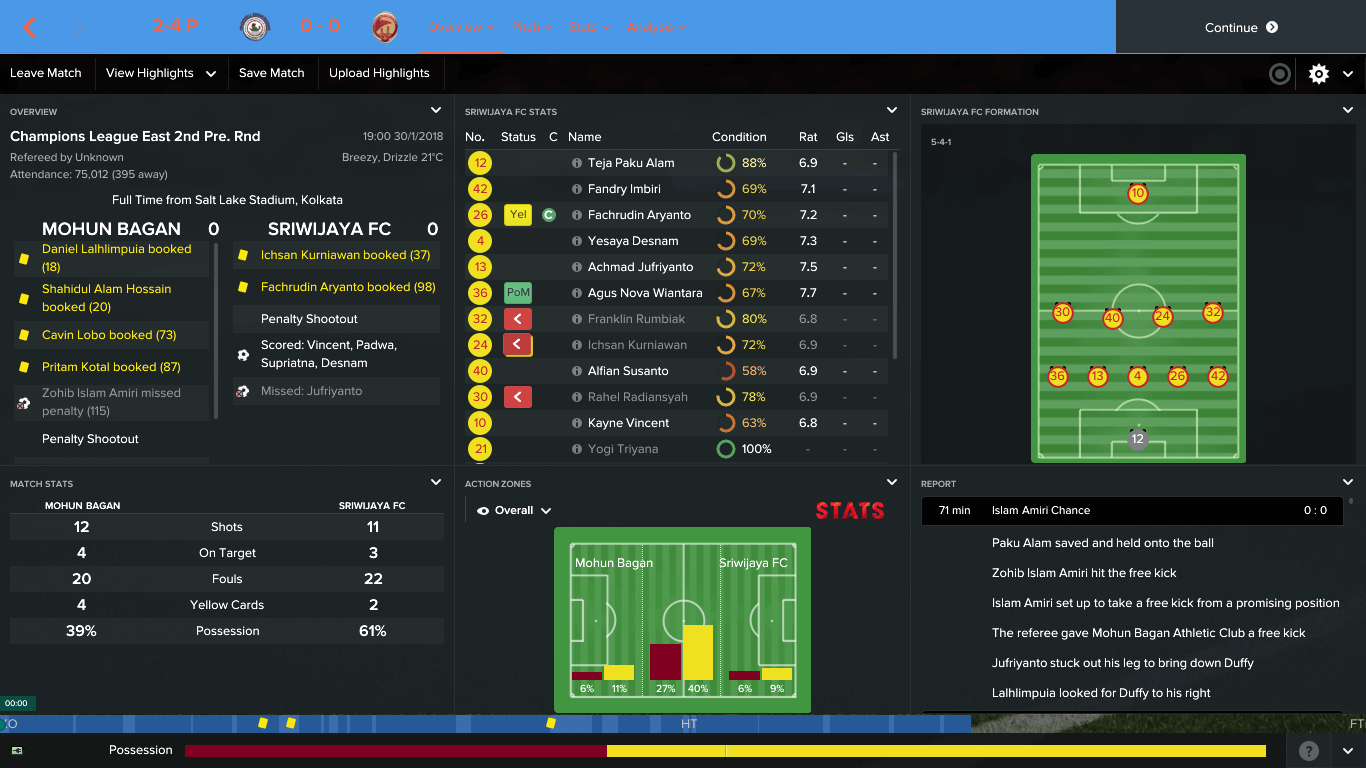This screenshot has width=1366, height=768.
Task: Open the Stats tab
Action: [x=588, y=27]
